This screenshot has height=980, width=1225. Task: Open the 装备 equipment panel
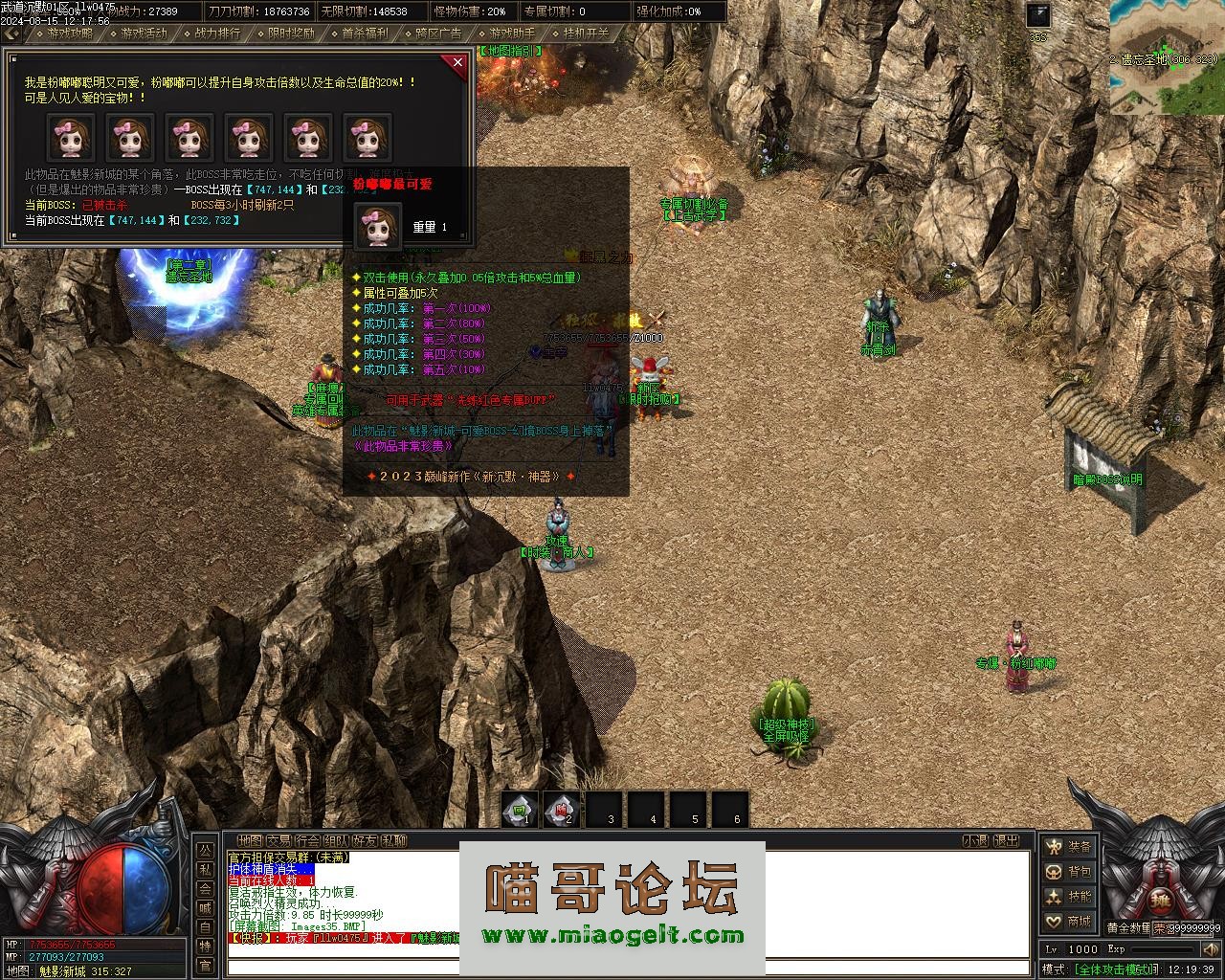[x=1069, y=847]
